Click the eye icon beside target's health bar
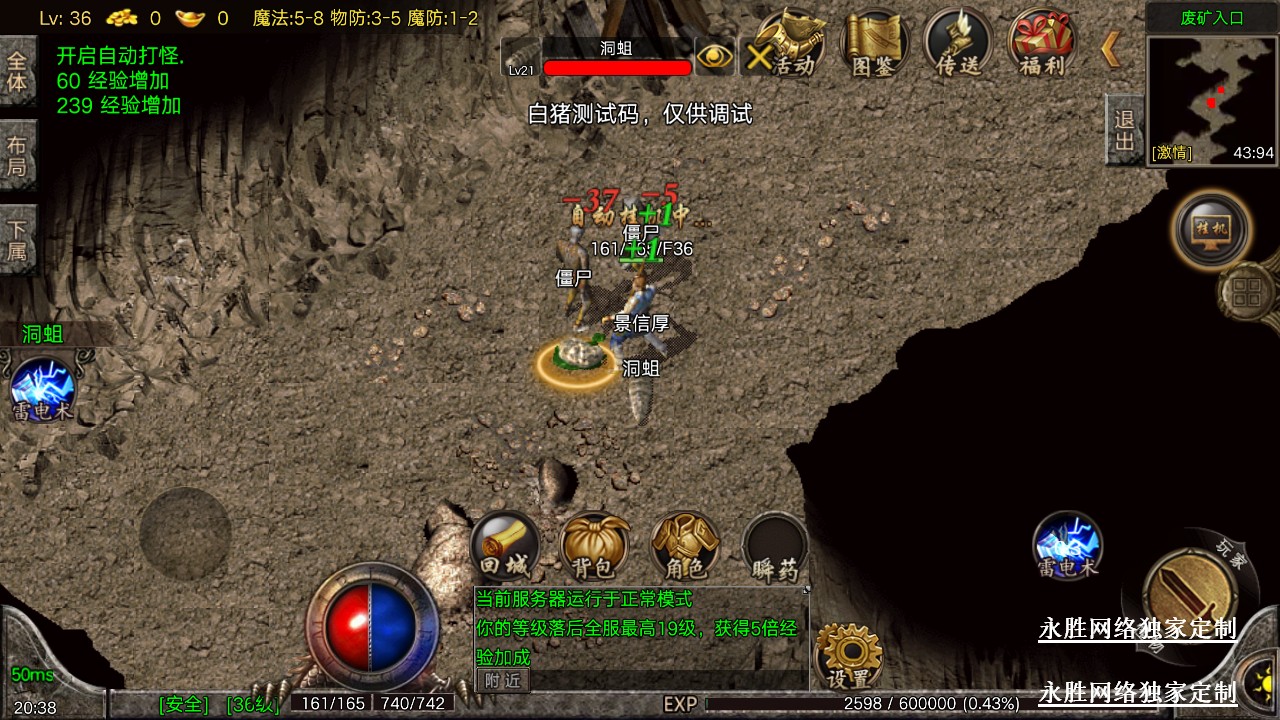This screenshot has width=1280, height=720. click(x=714, y=57)
